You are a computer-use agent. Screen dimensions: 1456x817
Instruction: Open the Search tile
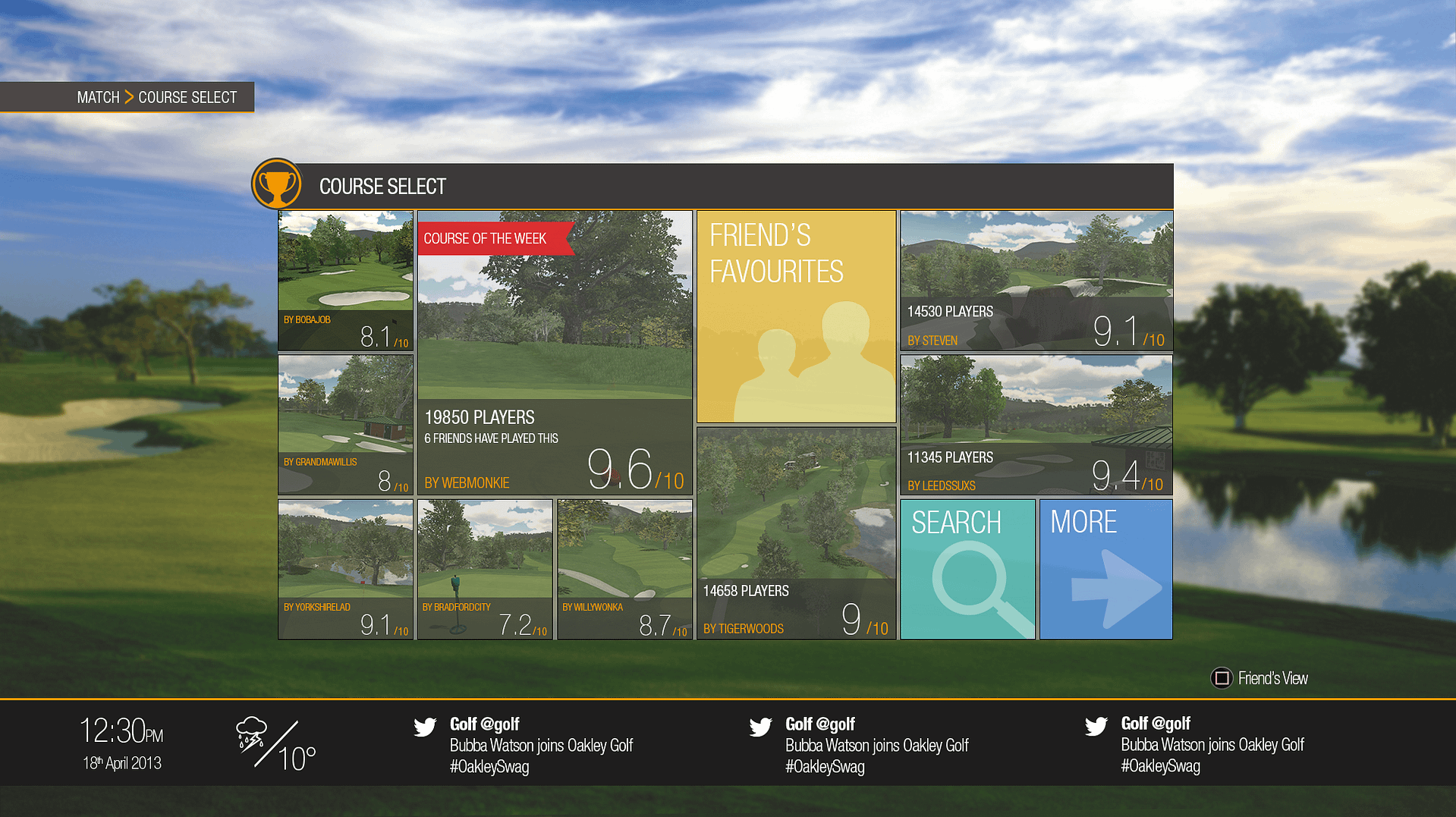point(967,569)
